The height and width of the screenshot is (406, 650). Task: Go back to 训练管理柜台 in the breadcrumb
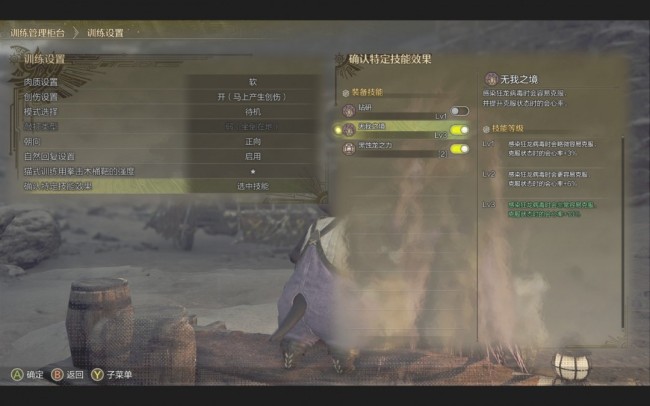pyautogui.click(x=39, y=33)
